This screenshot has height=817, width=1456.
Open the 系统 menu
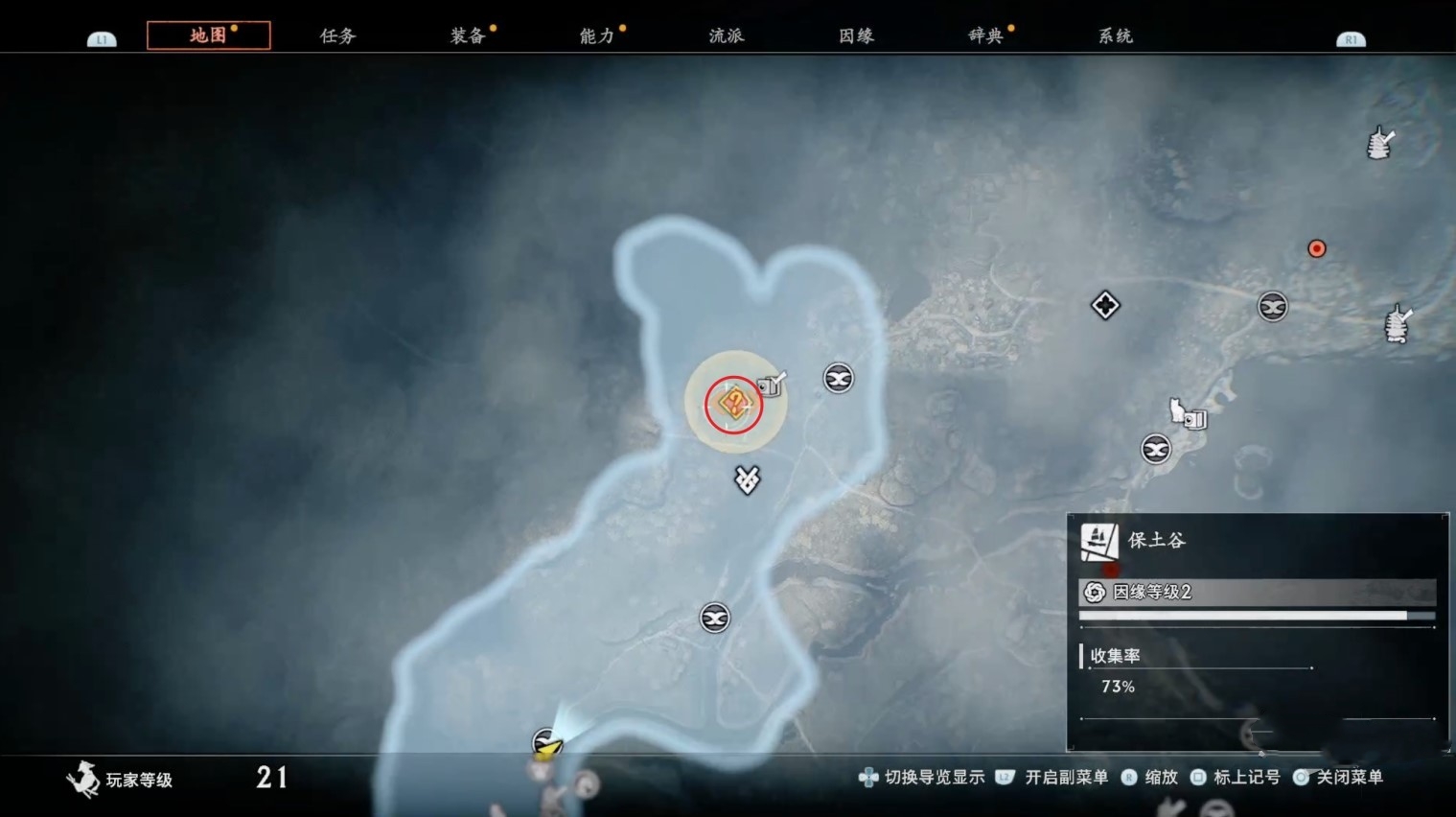point(1115,35)
